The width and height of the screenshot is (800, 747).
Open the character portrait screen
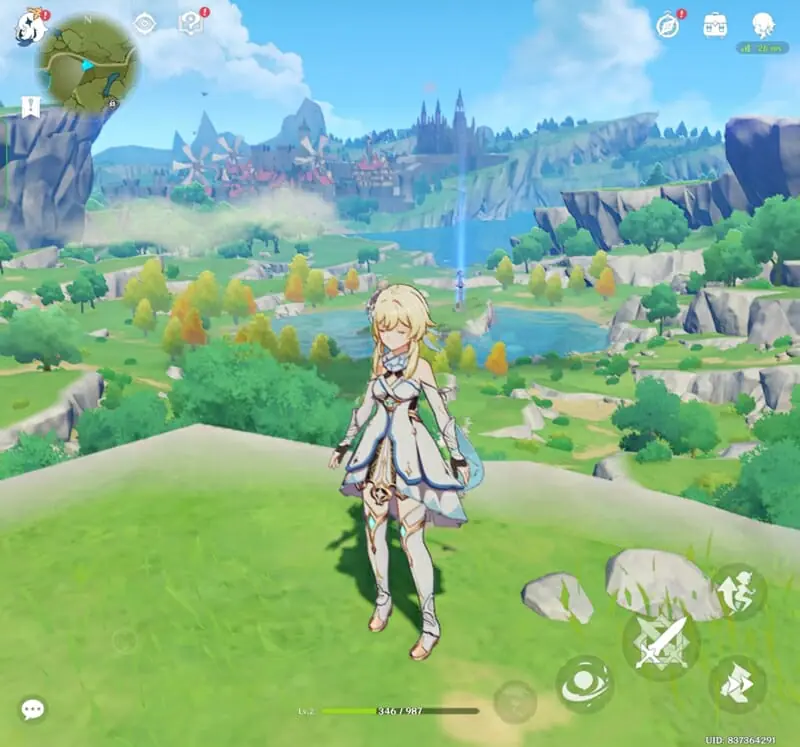[763, 24]
